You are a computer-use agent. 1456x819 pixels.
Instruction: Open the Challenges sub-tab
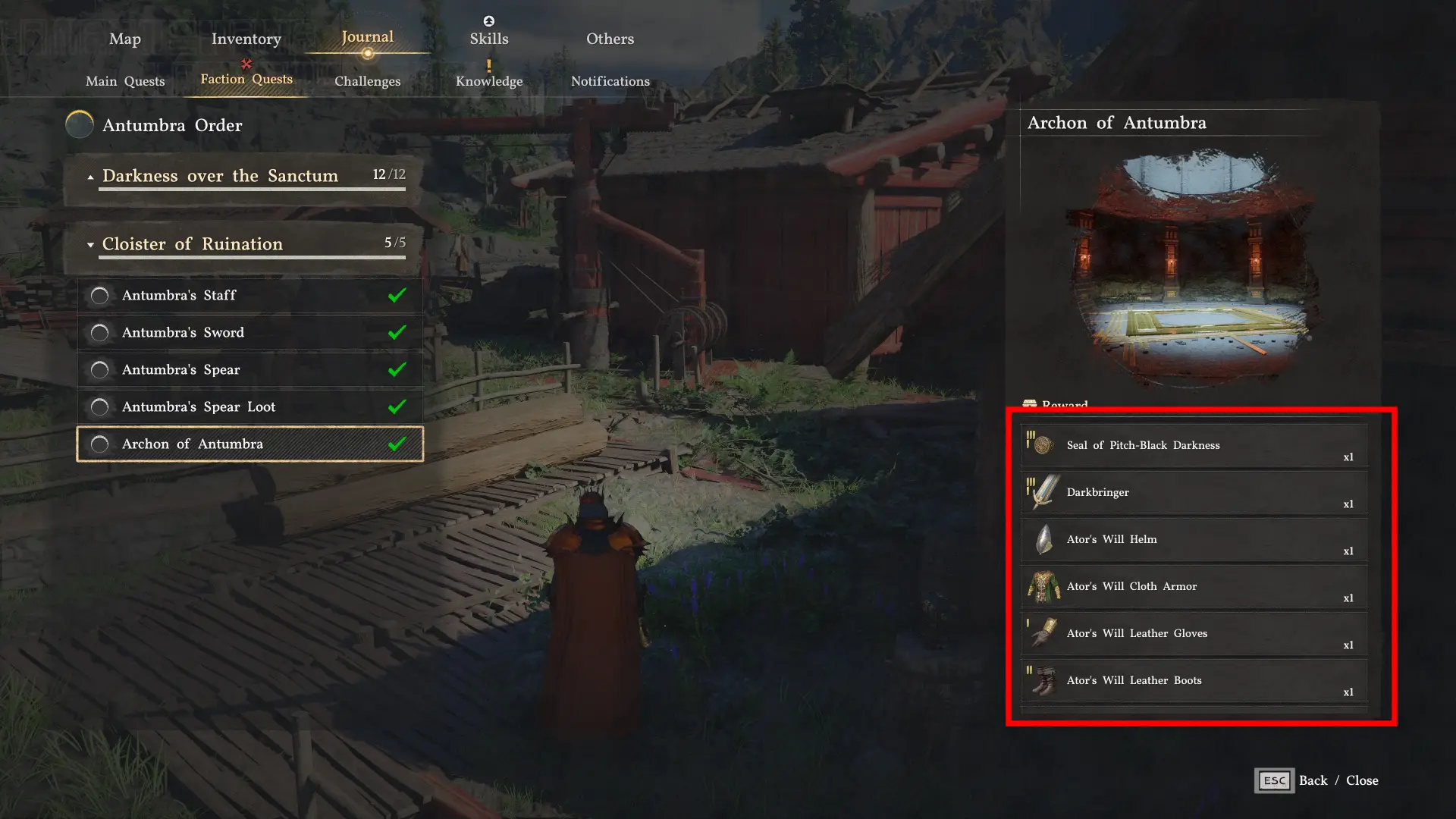click(367, 81)
